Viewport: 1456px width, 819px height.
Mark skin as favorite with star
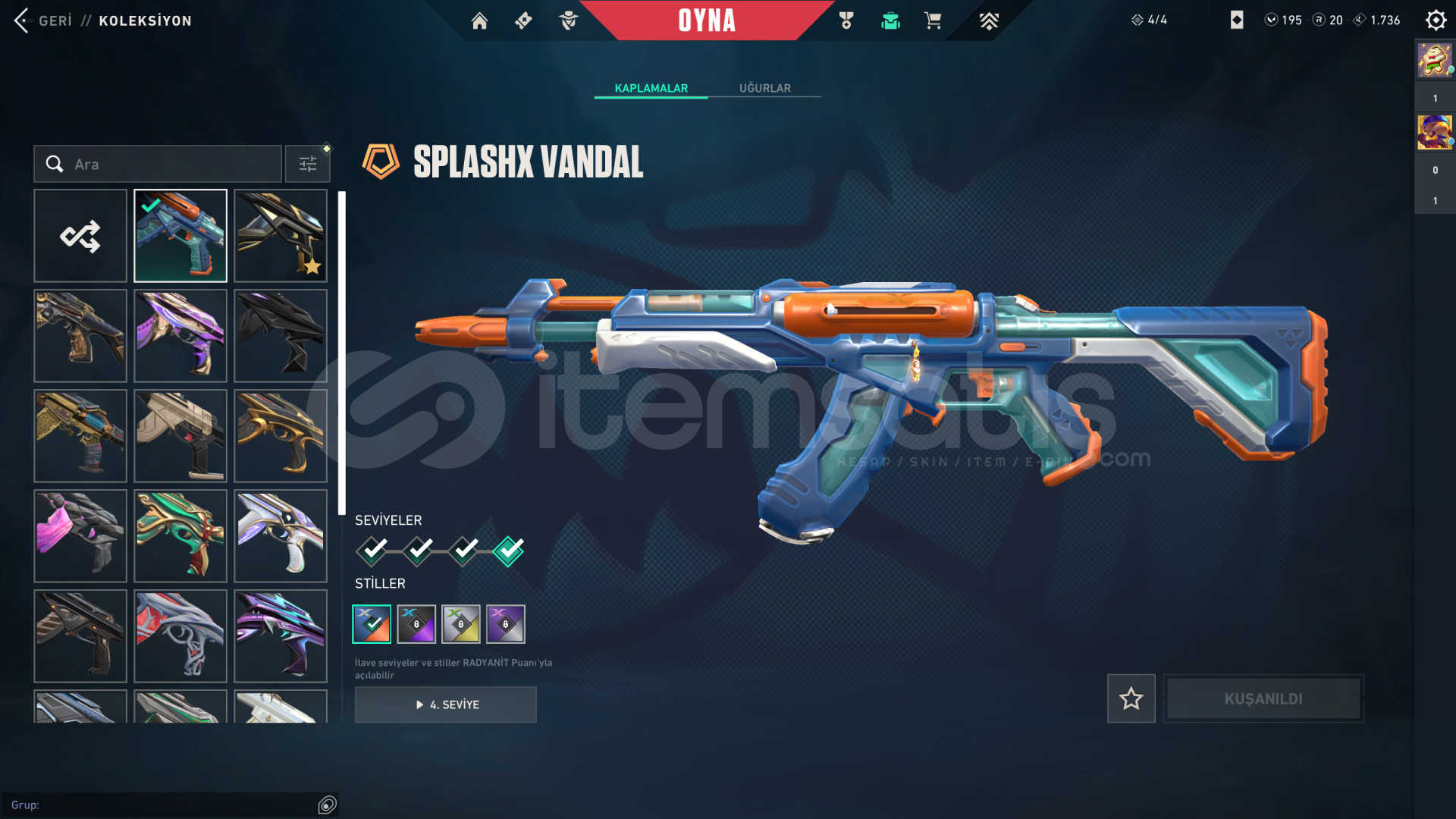tap(1131, 698)
